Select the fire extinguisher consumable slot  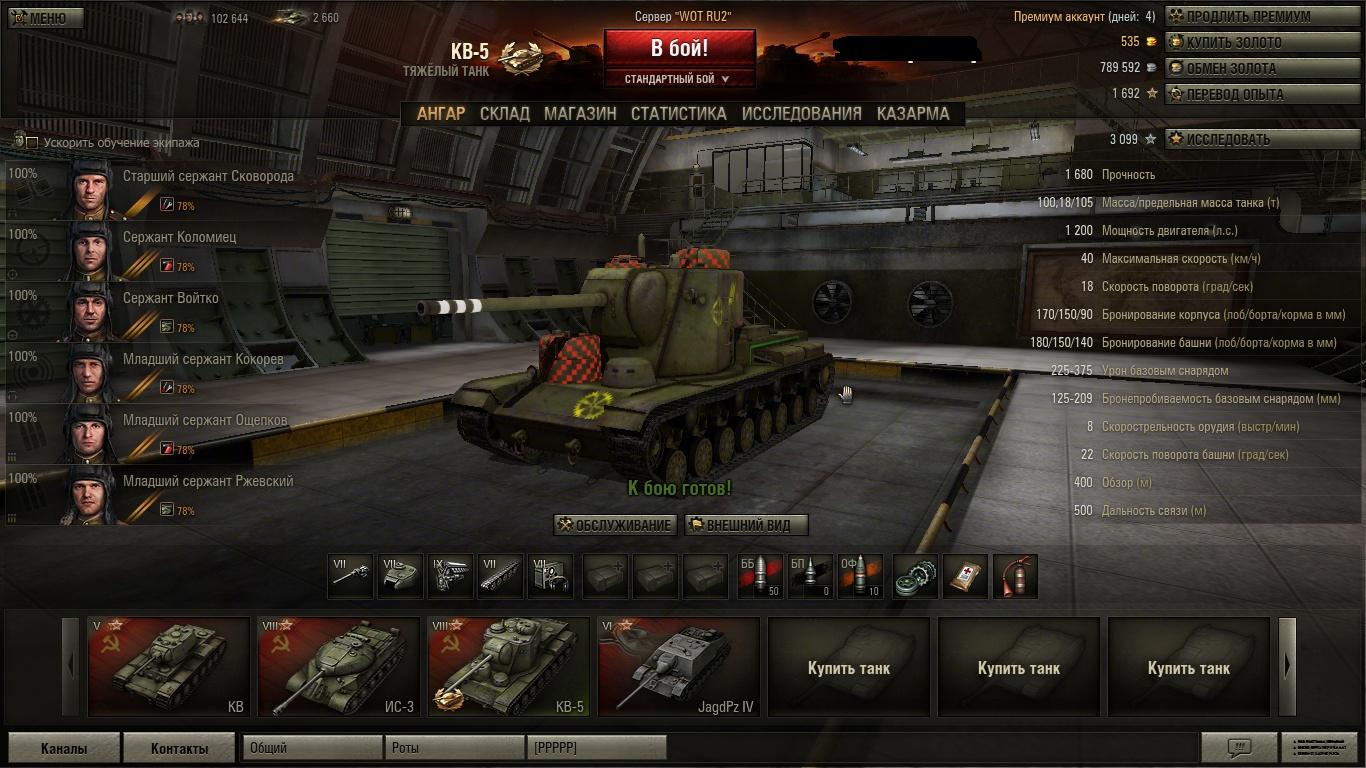[1015, 577]
